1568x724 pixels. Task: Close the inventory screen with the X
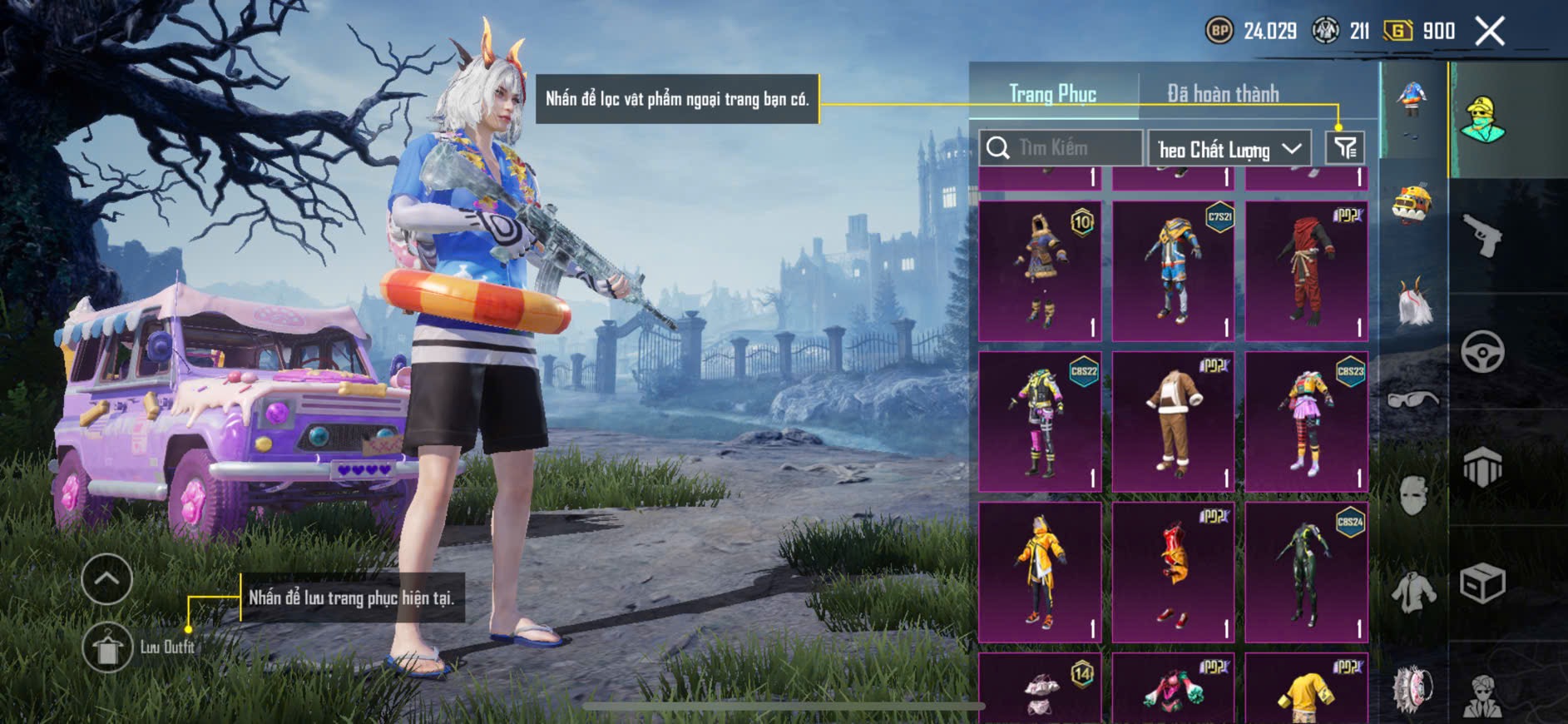(1489, 32)
